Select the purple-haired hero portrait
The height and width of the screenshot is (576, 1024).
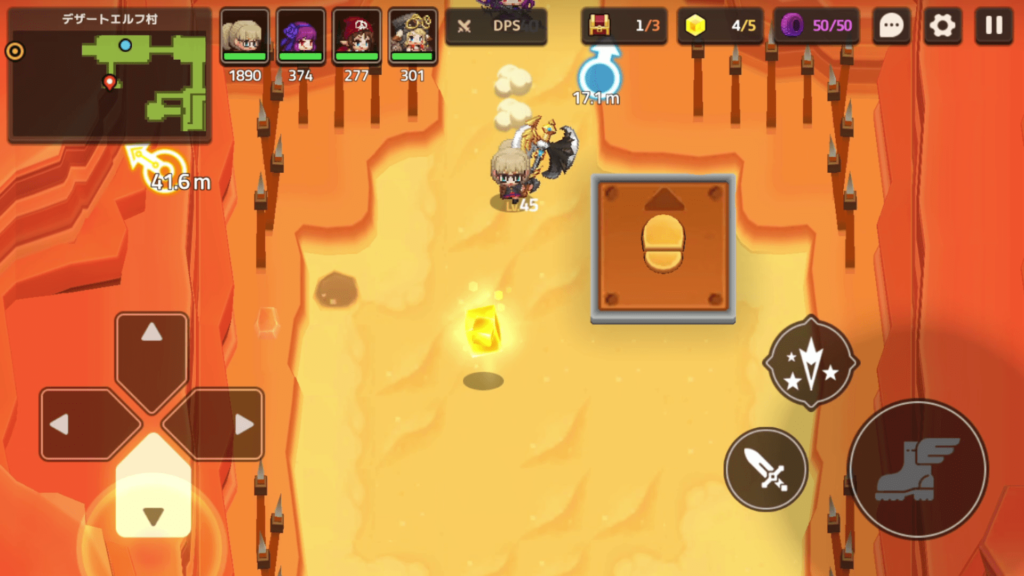tap(301, 36)
